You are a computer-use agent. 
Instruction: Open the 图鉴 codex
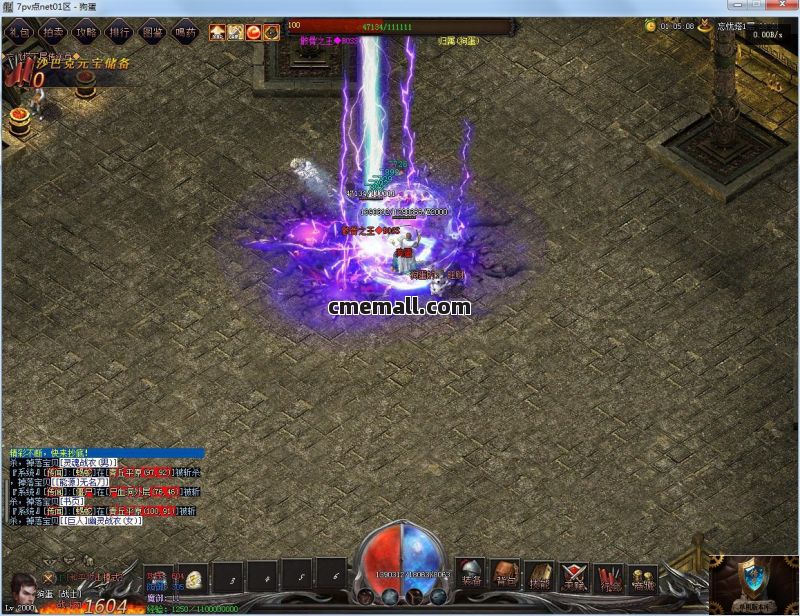click(152, 31)
